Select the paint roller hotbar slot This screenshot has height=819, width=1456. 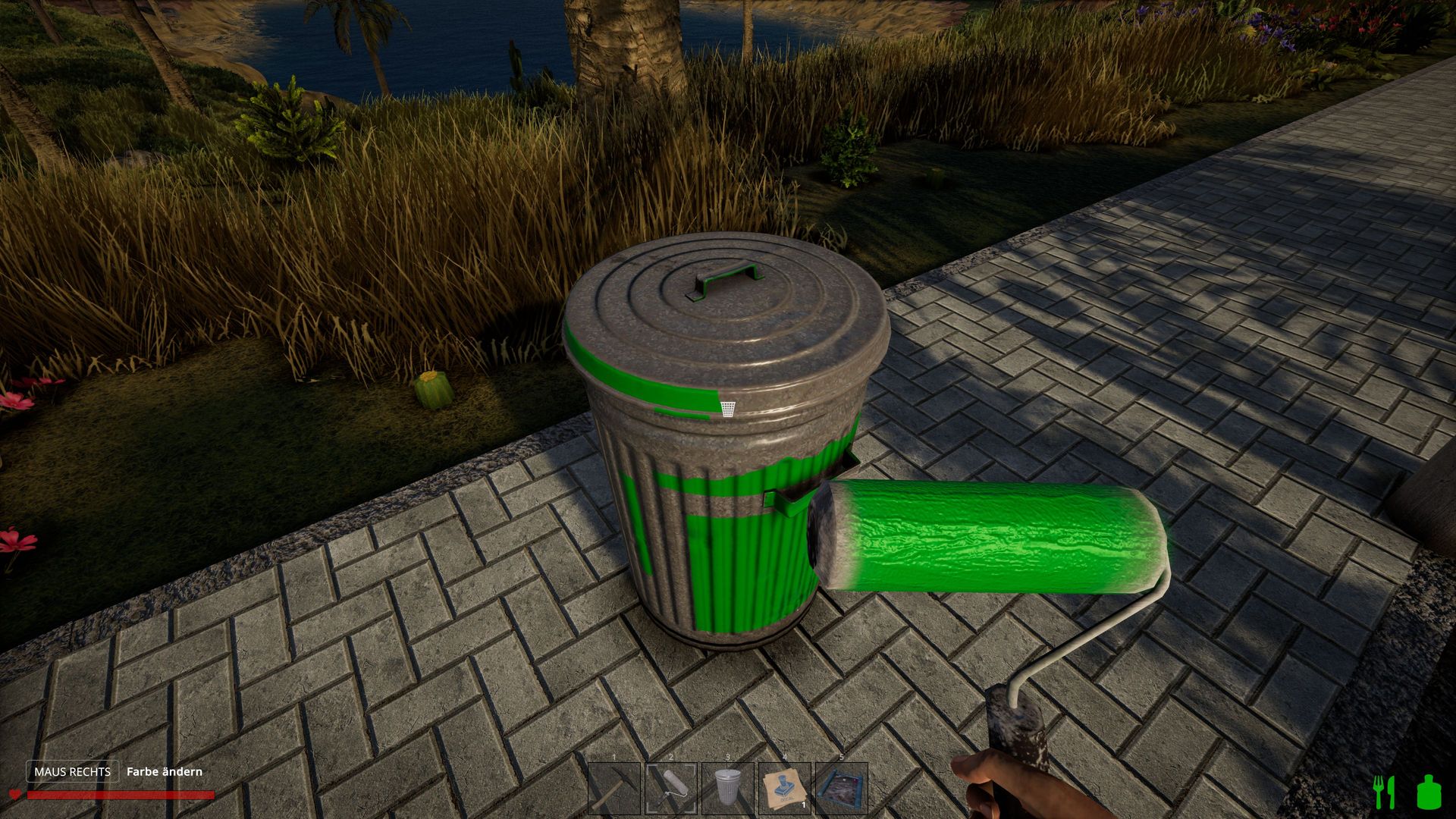point(671,789)
